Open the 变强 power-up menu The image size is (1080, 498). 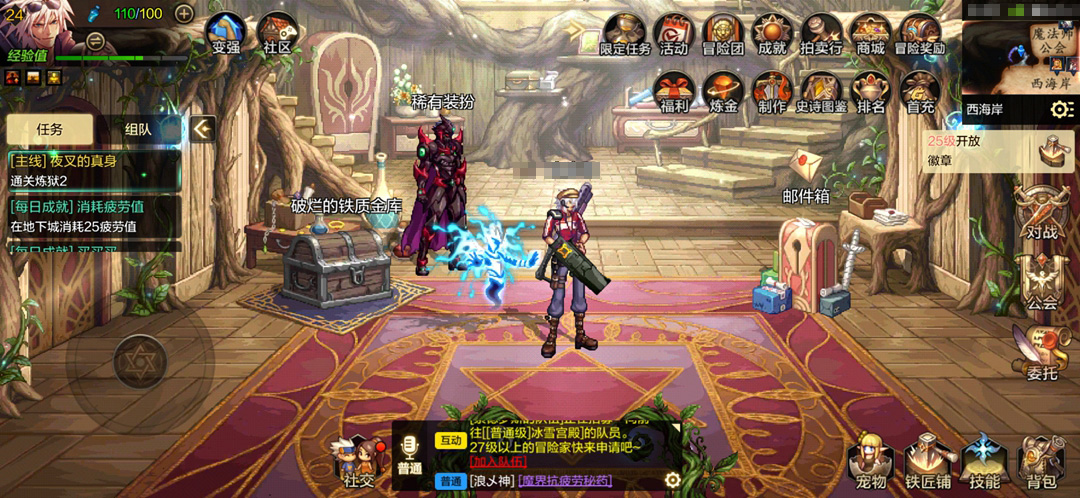pyautogui.click(x=227, y=33)
